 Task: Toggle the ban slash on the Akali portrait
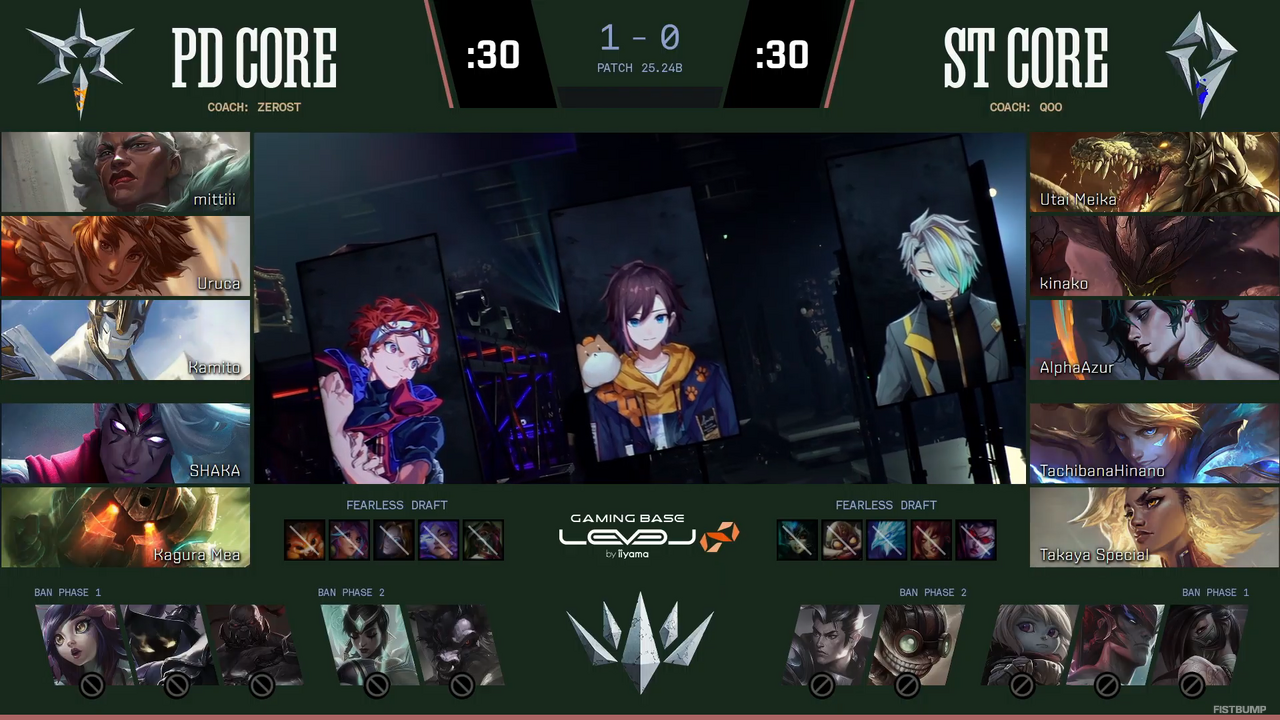(x=1192, y=686)
